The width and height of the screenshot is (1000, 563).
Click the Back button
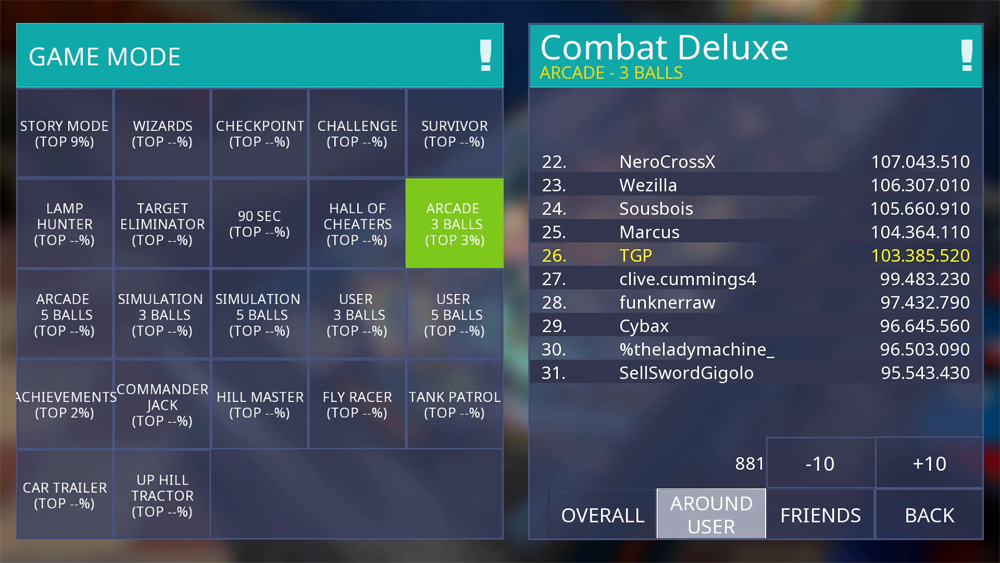[x=929, y=515]
